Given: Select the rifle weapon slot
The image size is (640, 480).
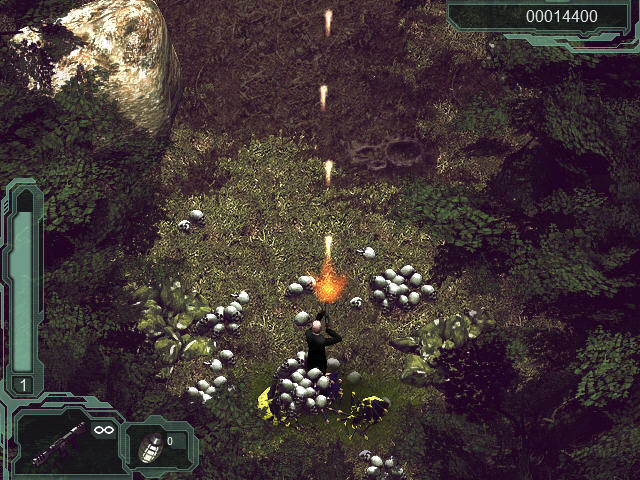Looking at the screenshot, I should coord(62,442).
